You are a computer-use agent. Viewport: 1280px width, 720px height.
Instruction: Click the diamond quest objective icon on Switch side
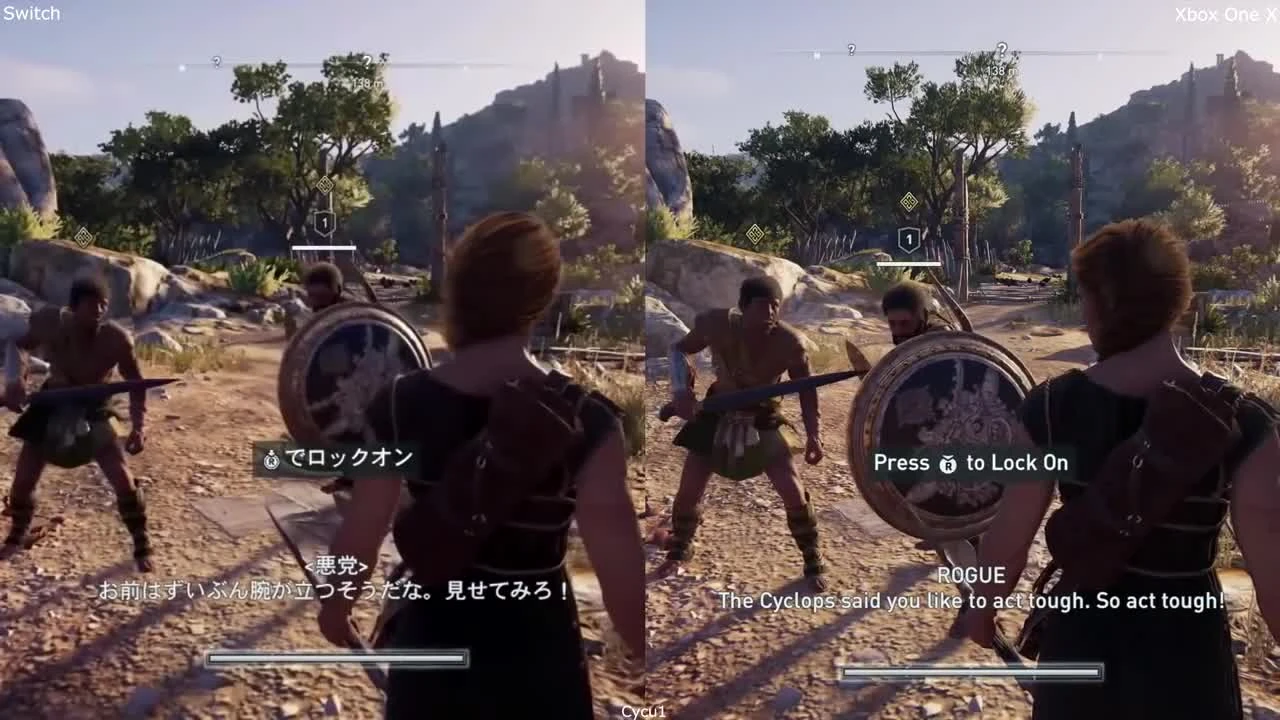pos(325,184)
